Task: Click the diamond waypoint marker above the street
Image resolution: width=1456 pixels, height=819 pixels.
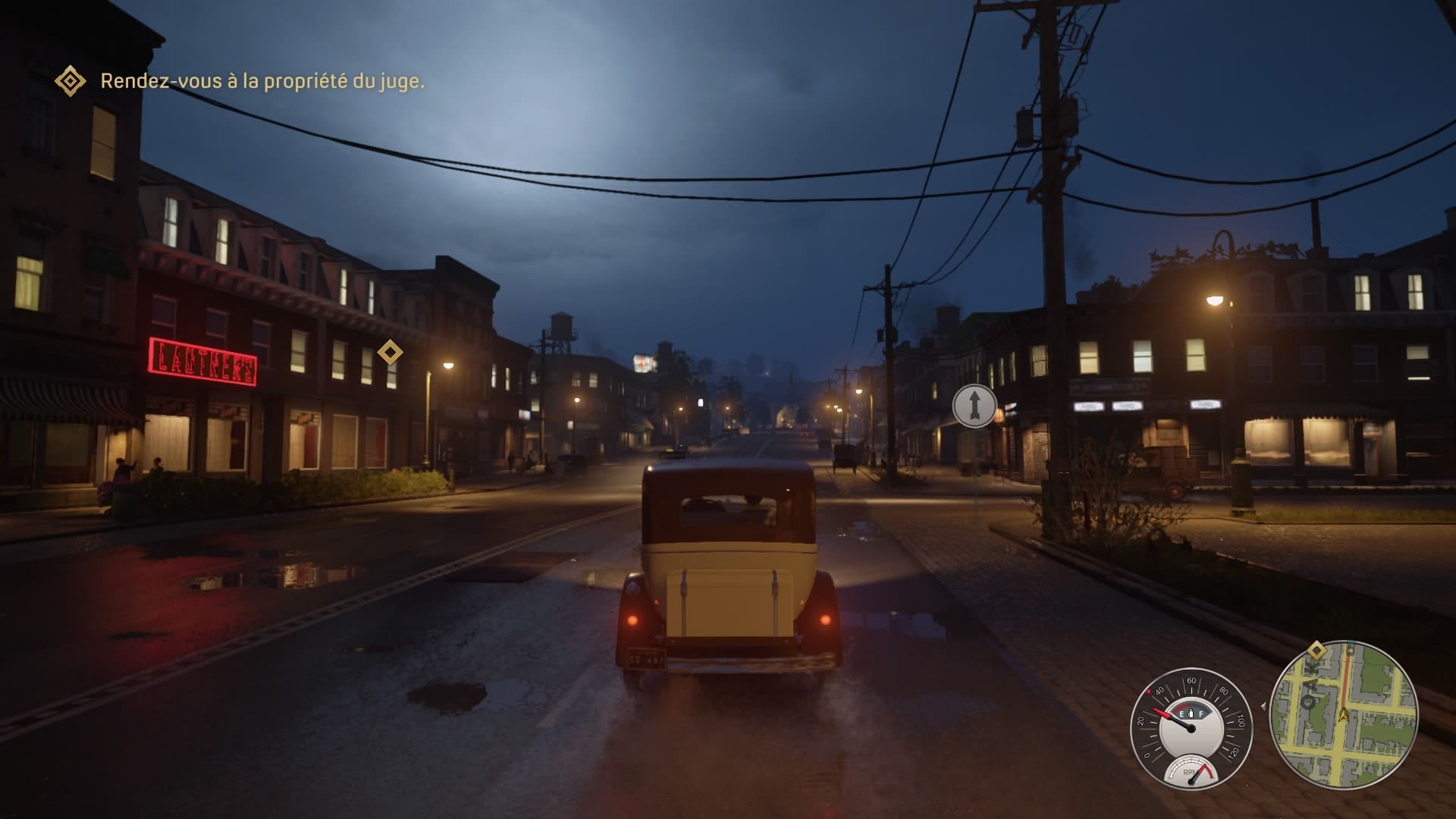Action: pos(390,352)
